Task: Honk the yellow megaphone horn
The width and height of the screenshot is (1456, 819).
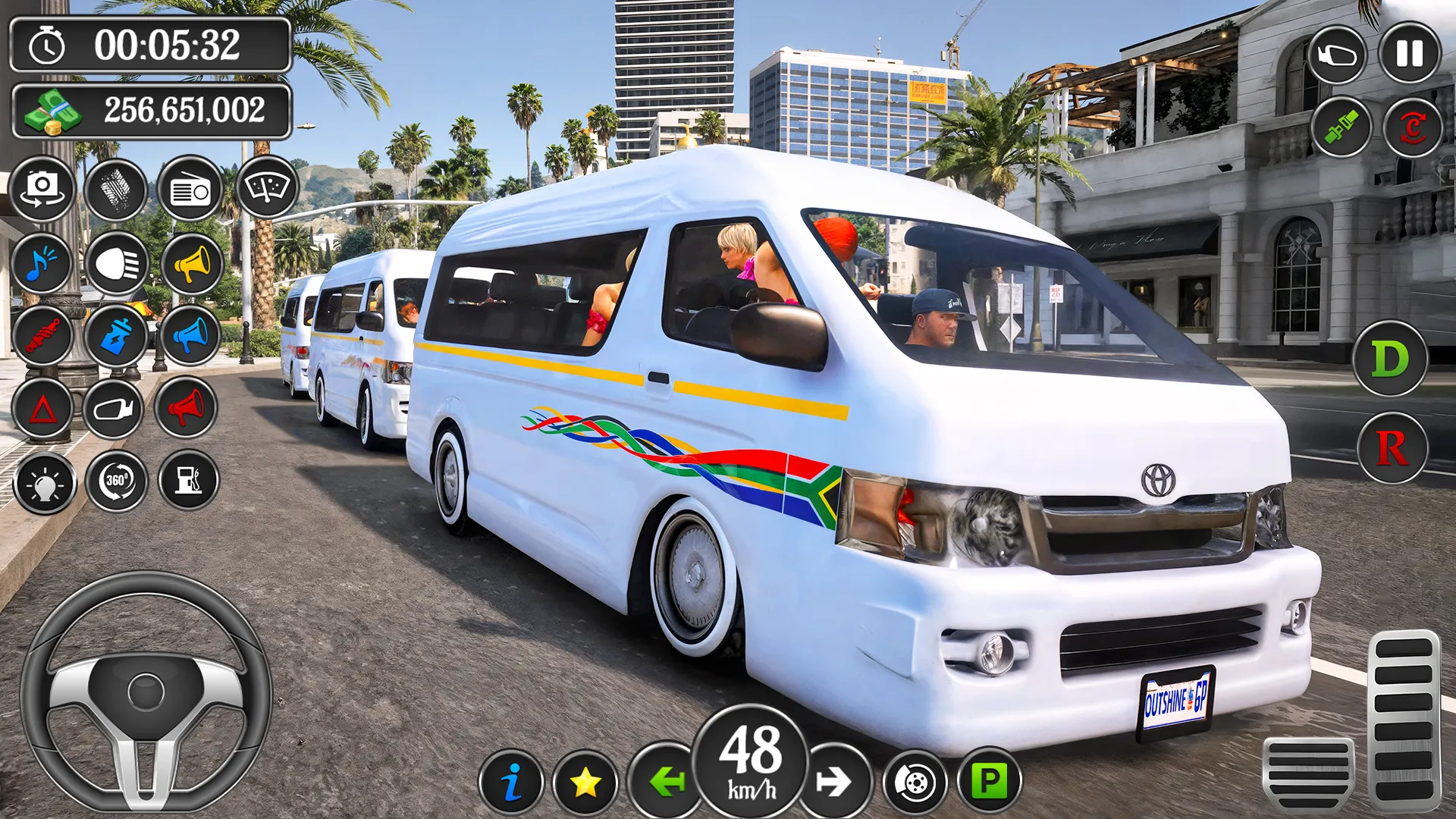Action: [x=191, y=264]
